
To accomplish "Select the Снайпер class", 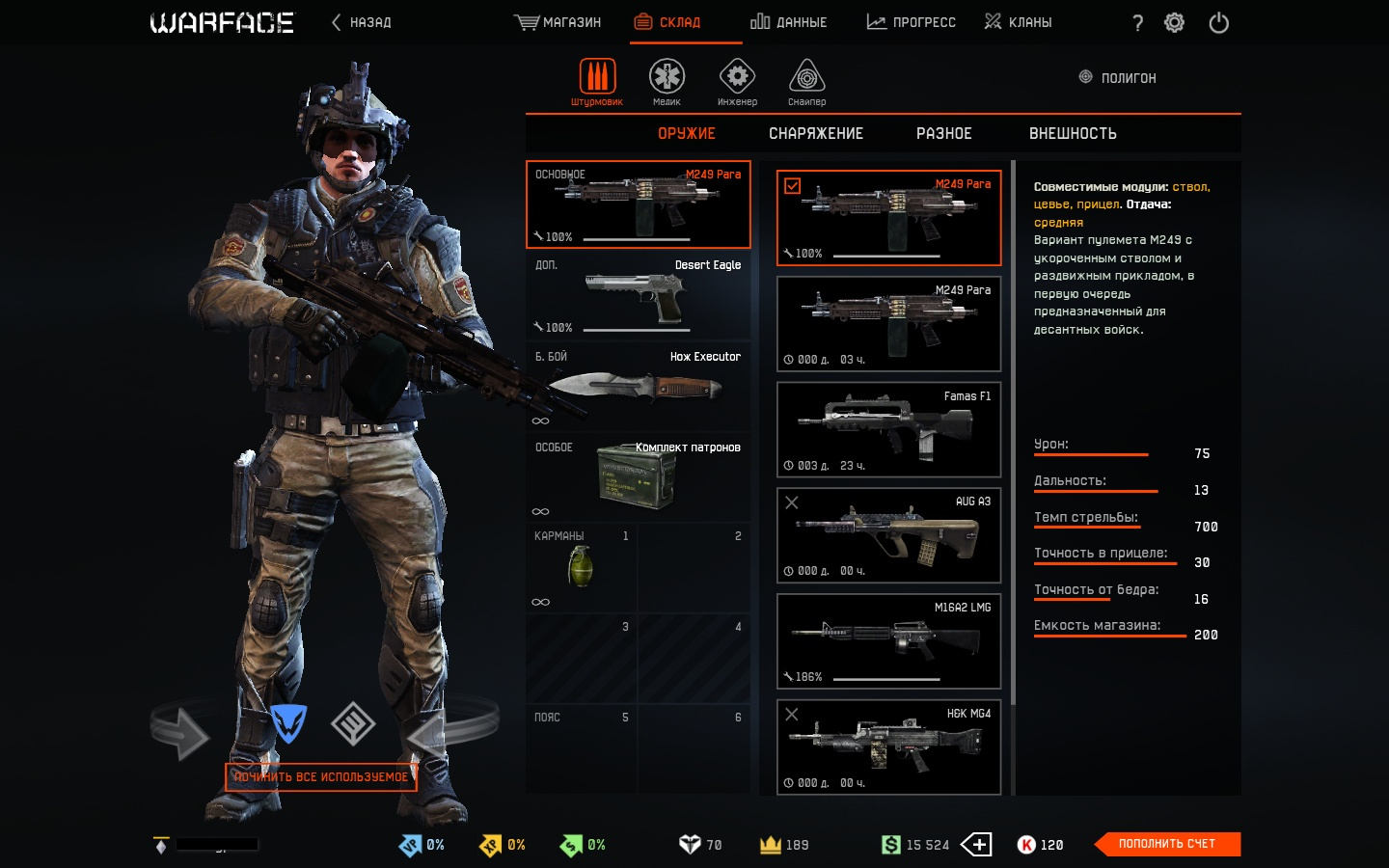I will click(806, 81).
